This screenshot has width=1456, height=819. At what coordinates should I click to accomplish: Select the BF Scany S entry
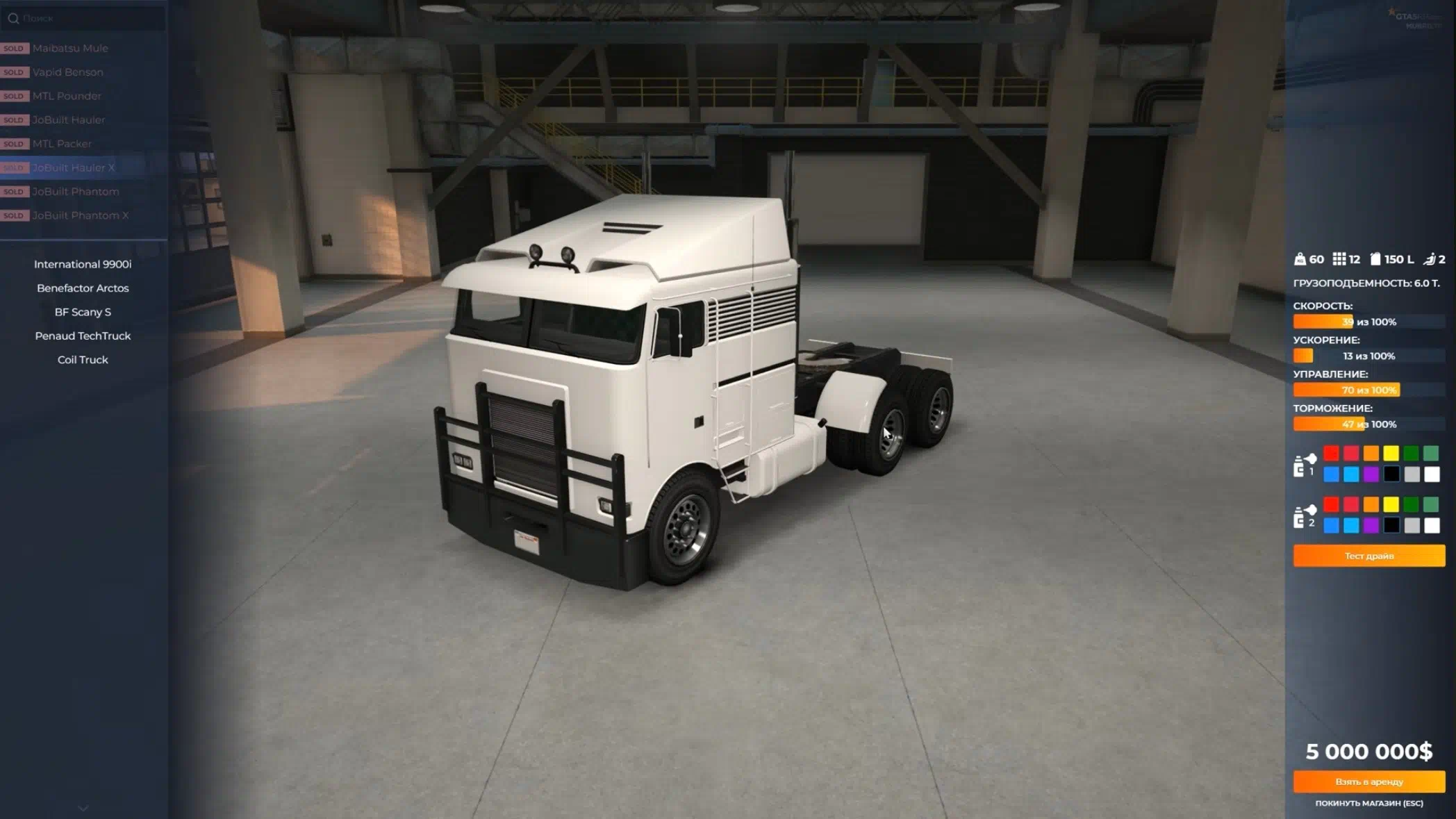point(83,312)
